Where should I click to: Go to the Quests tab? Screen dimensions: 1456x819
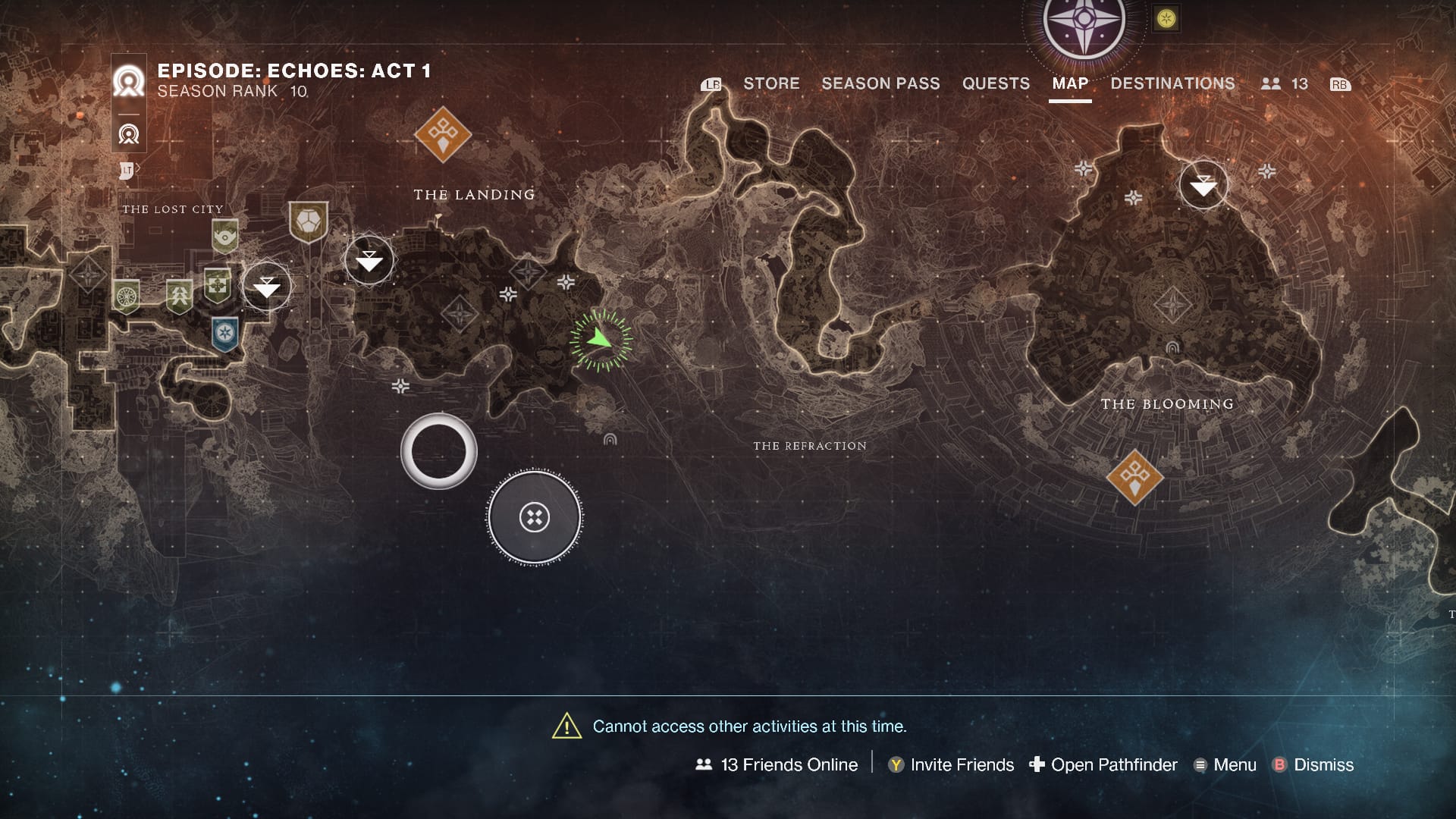pyautogui.click(x=996, y=83)
